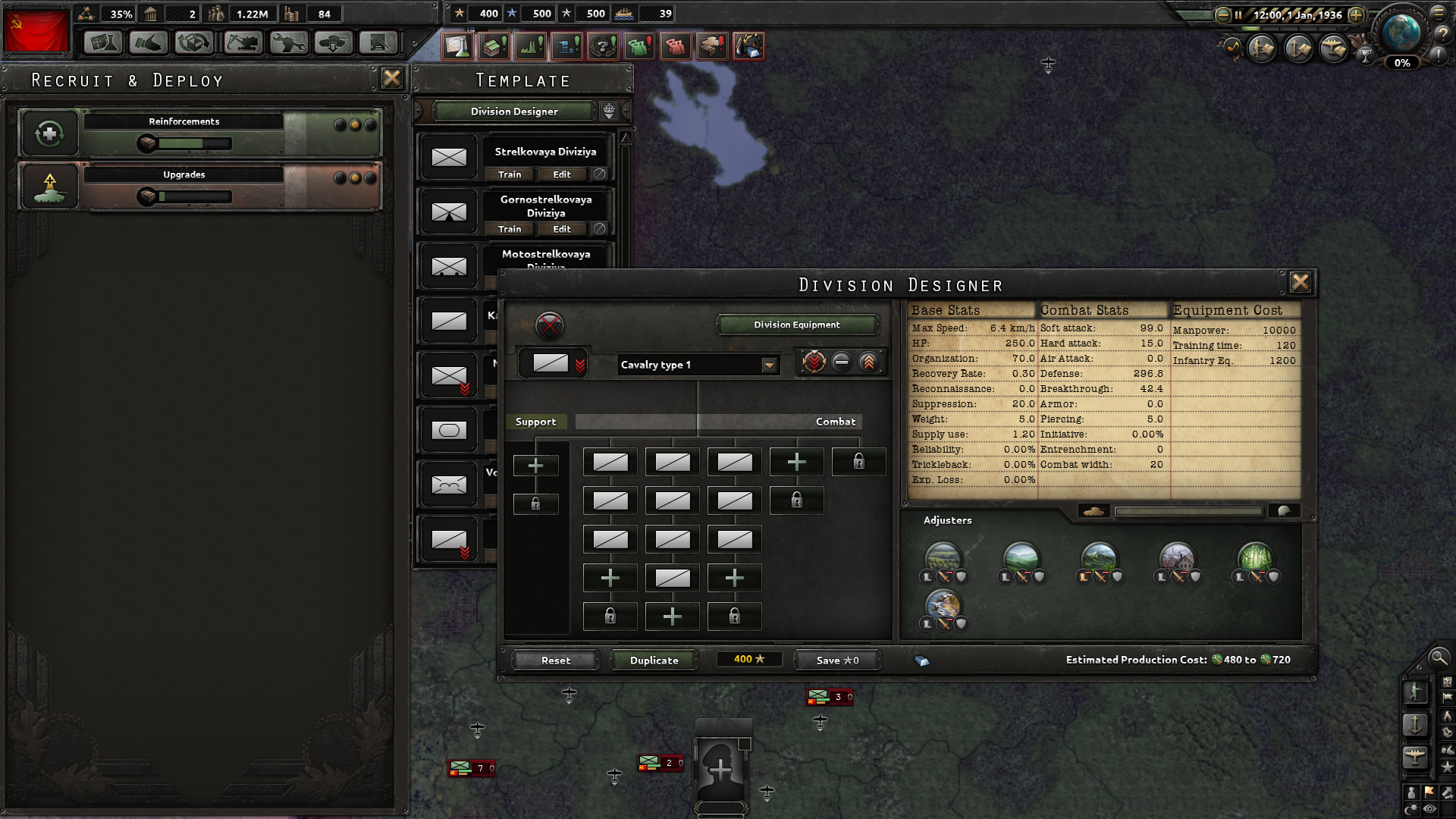Click the green manpower alert icon
The image size is (1456, 819).
point(639,46)
